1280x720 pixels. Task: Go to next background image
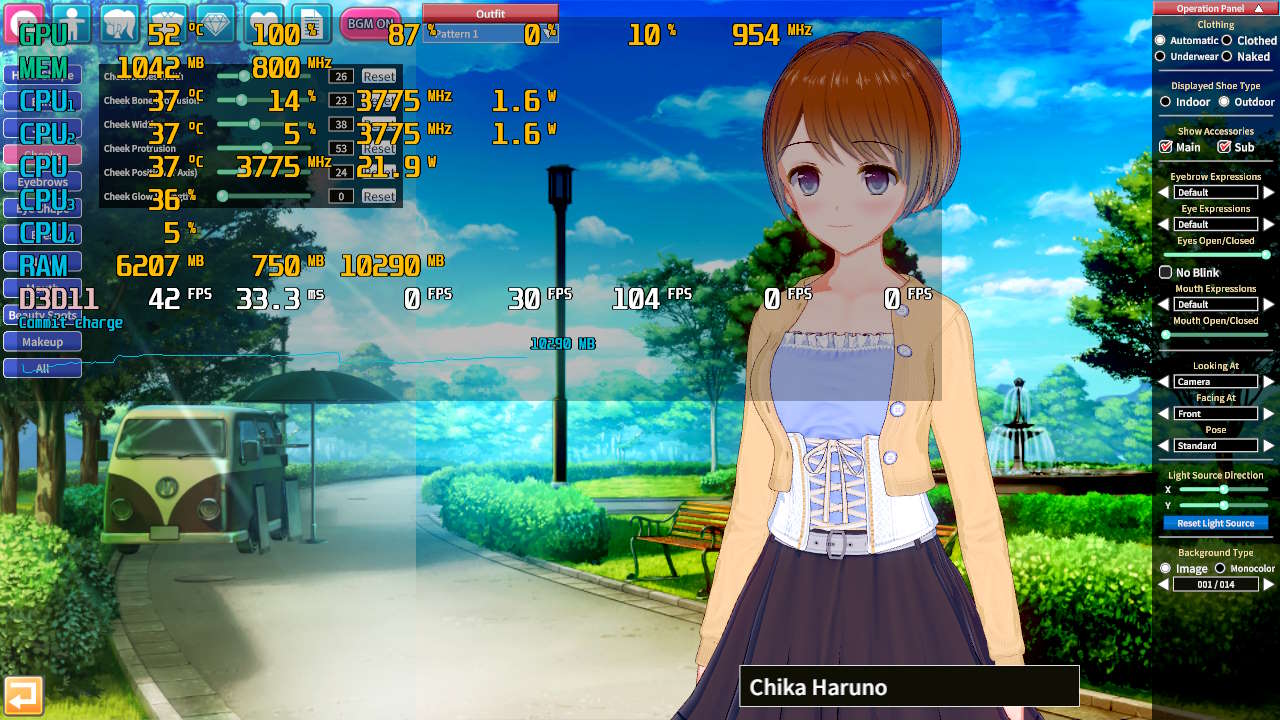click(1269, 584)
